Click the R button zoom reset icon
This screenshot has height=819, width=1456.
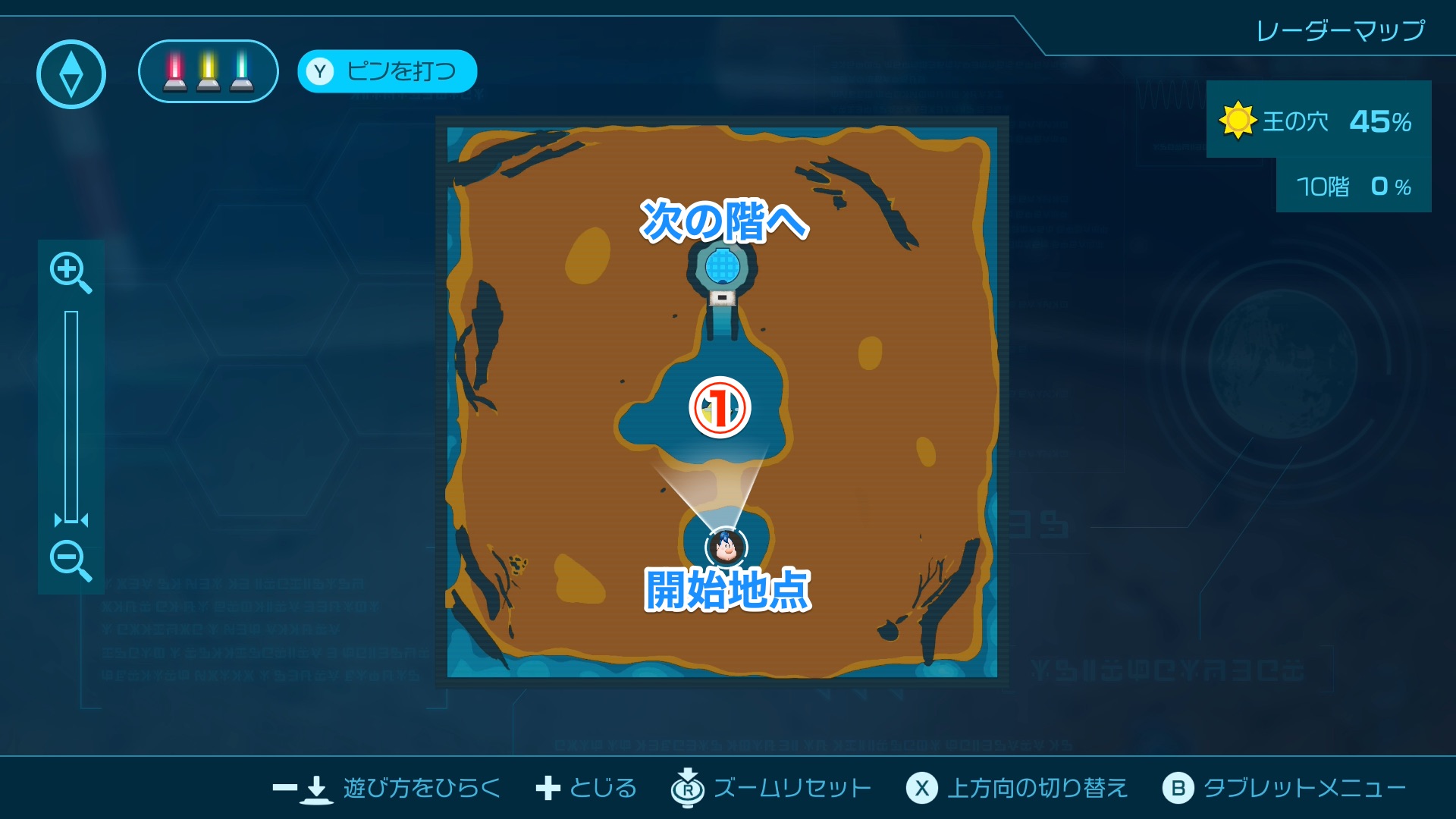coord(686,787)
